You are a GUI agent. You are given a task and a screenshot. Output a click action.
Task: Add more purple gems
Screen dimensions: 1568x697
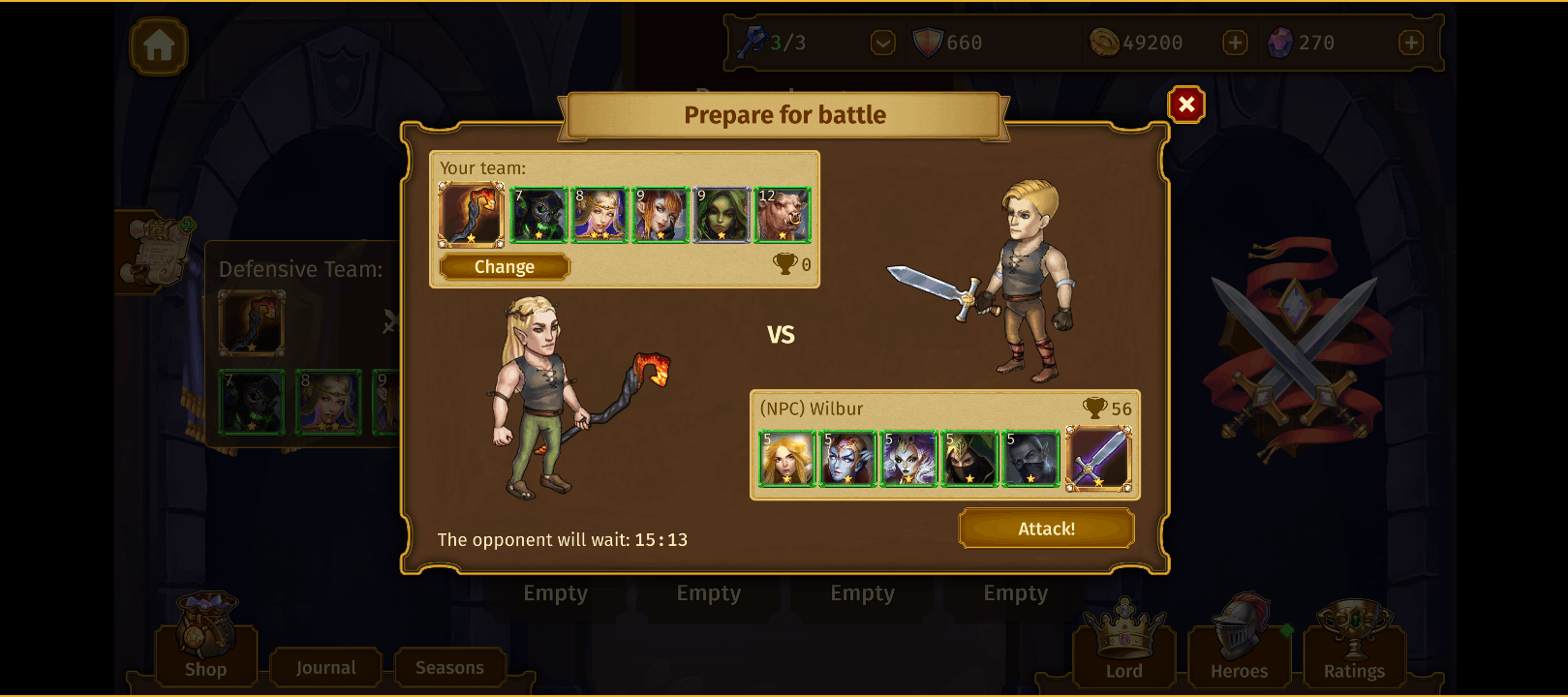pyautogui.click(x=1411, y=43)
